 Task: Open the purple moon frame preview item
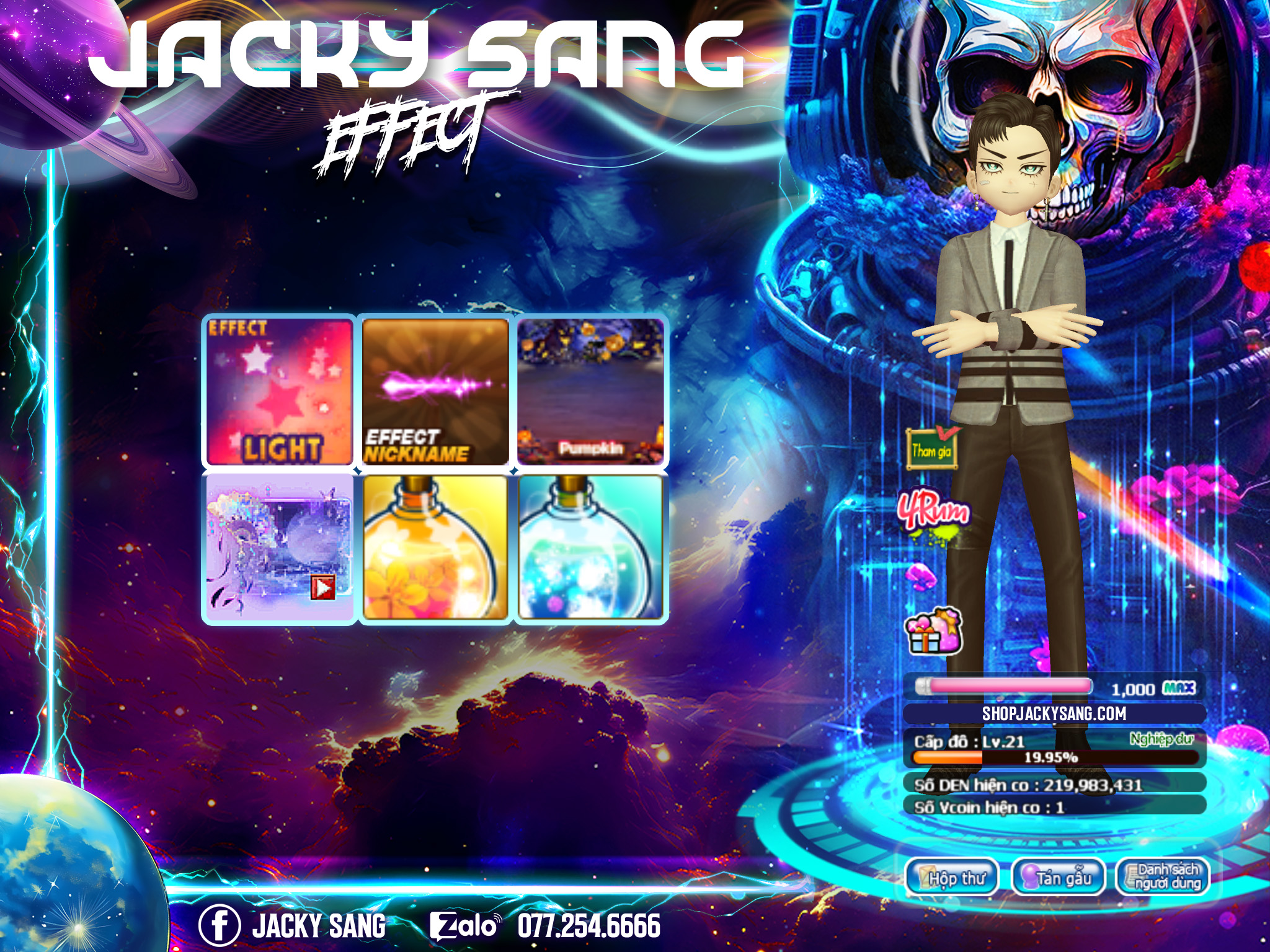(279, 548)
